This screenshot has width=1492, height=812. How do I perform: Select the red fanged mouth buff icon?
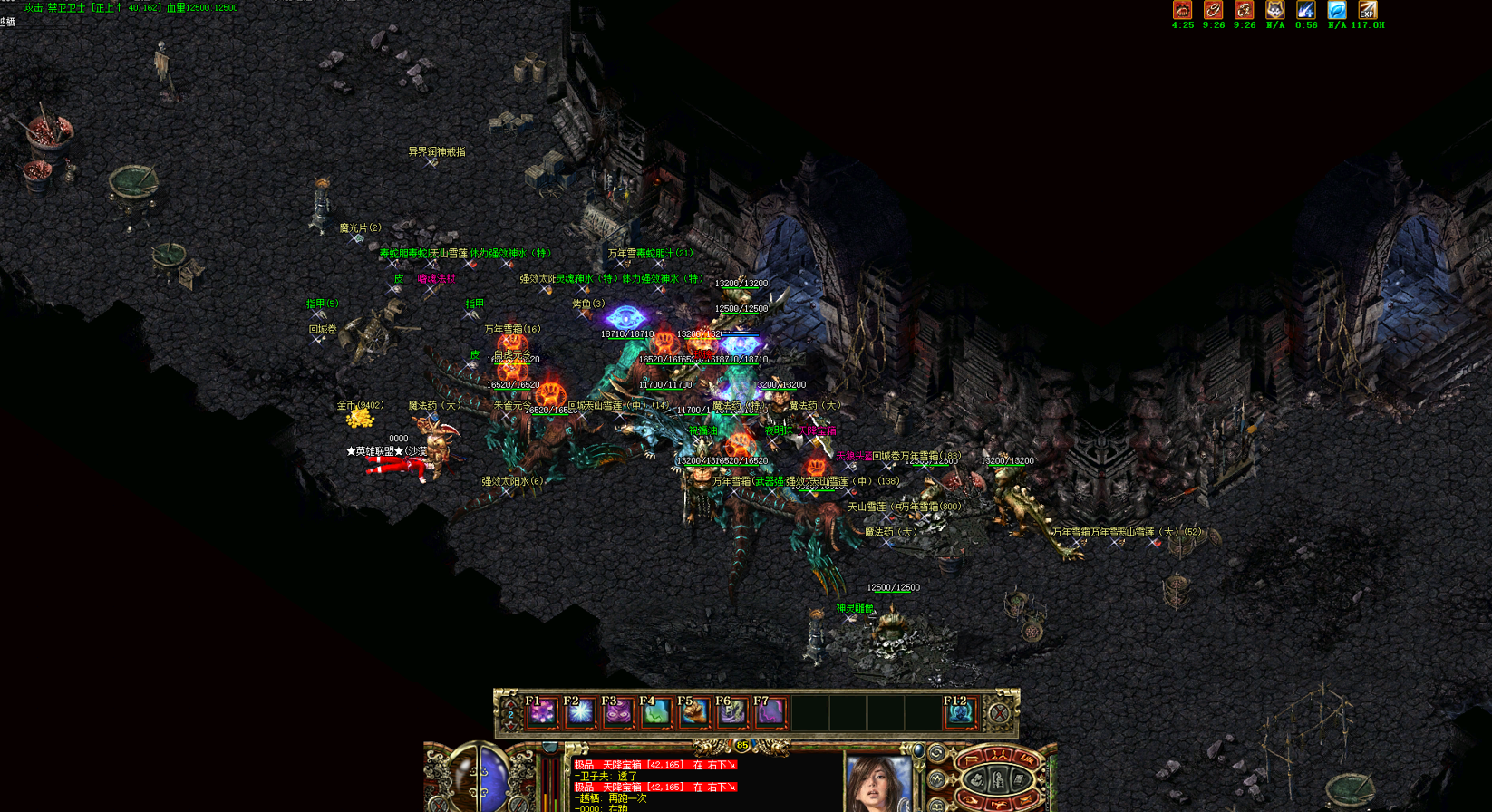[x=1182, y=10]
